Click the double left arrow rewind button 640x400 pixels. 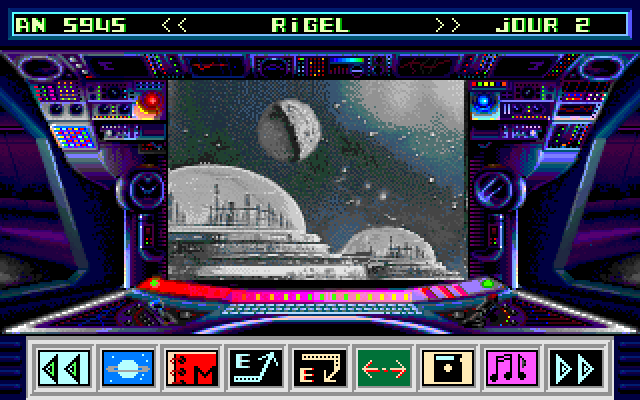(x=64, y=368)
